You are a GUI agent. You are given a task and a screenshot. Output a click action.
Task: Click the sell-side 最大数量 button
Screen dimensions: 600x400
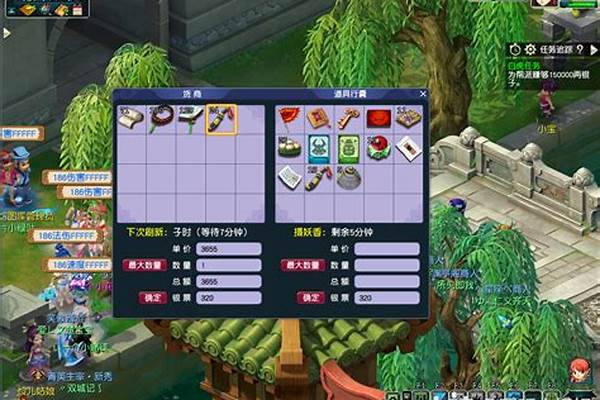click(302, 265)
